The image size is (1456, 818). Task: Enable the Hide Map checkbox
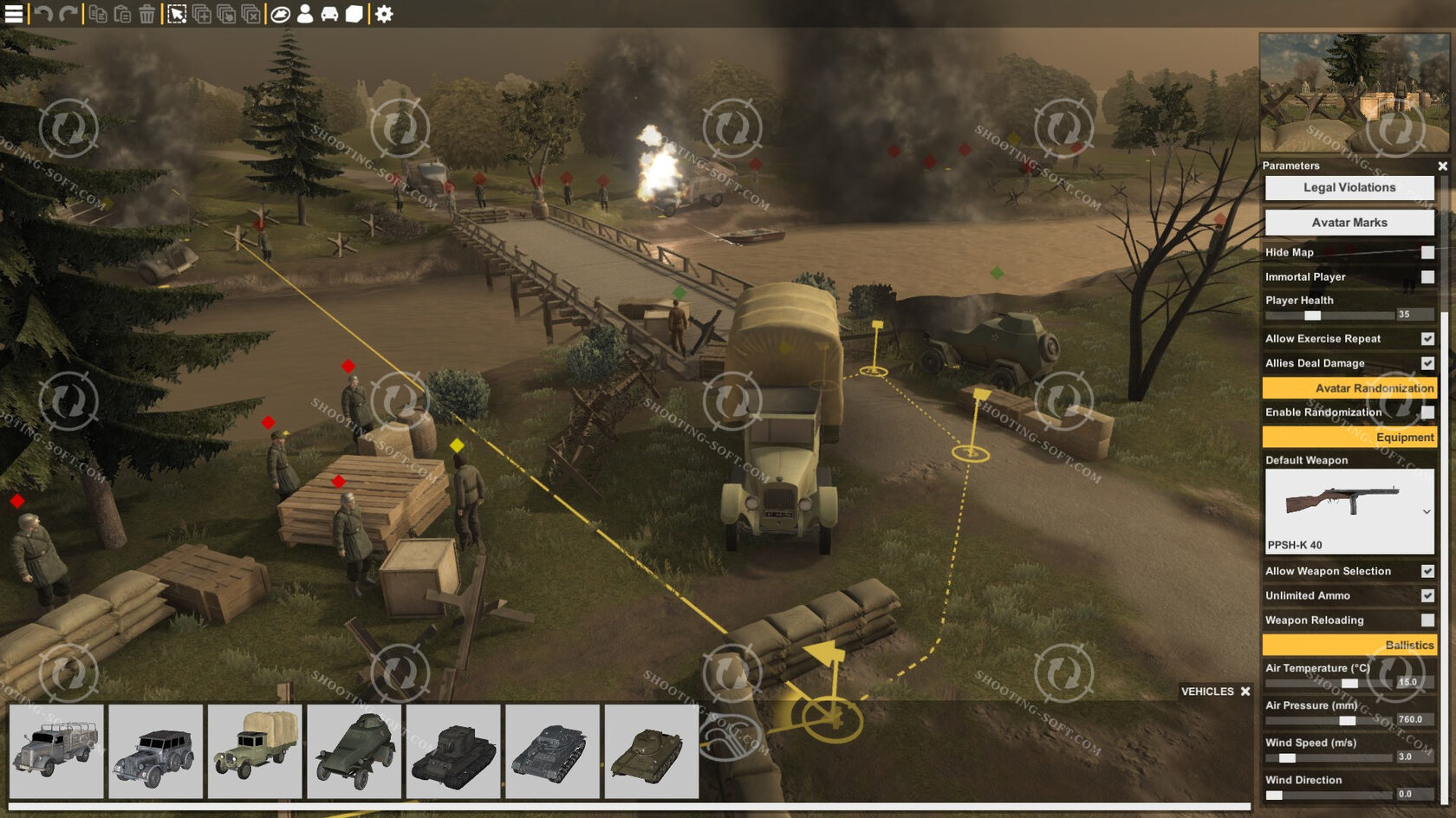(1427, 252)
